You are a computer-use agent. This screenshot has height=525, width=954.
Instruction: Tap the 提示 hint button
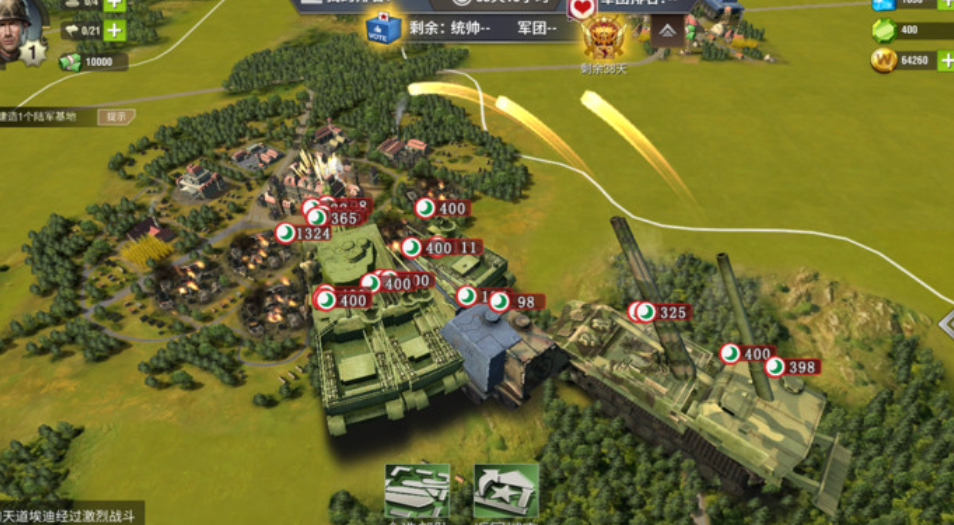tap(116, 117)
